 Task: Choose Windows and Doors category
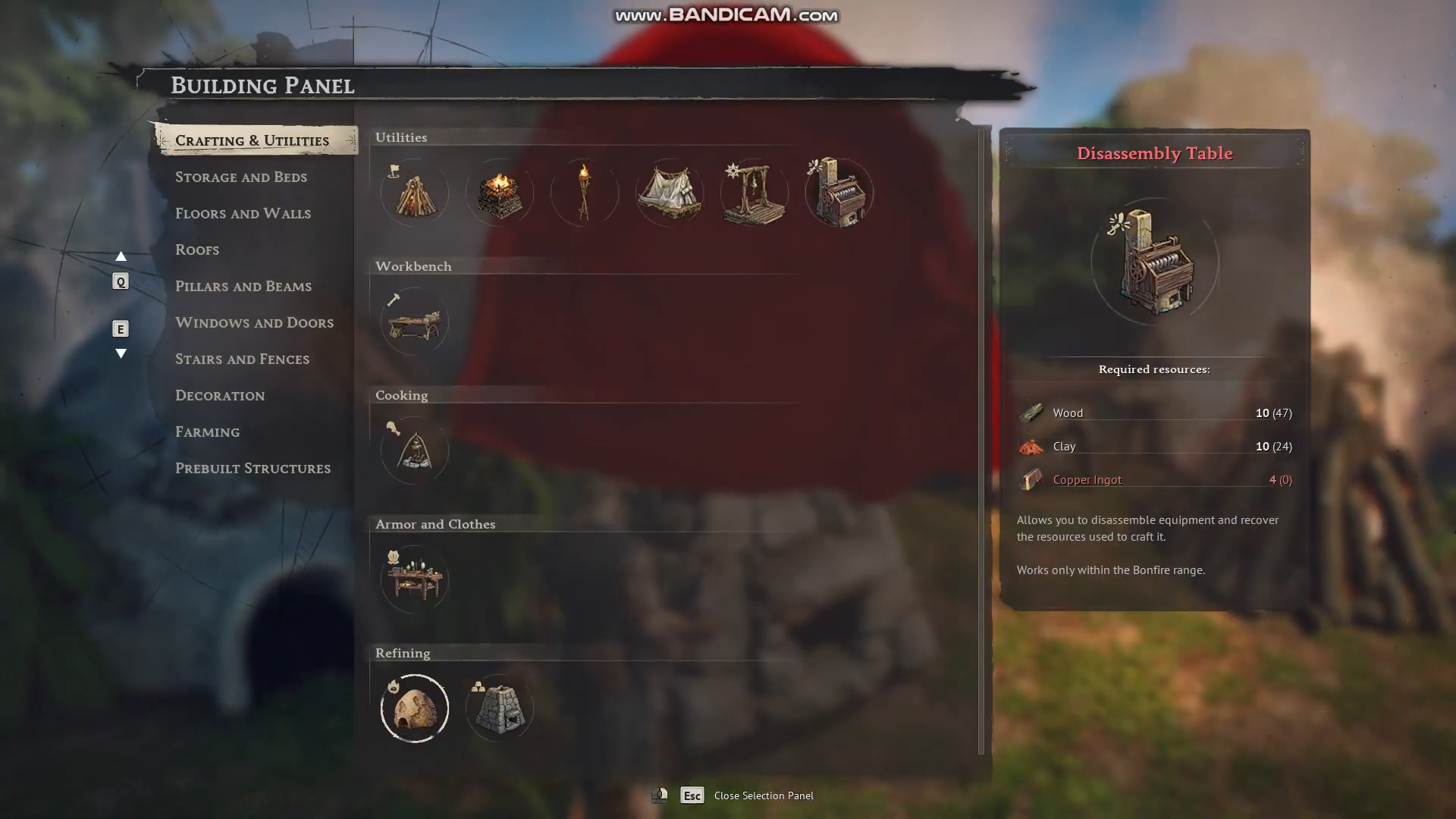tap(254, 322)
